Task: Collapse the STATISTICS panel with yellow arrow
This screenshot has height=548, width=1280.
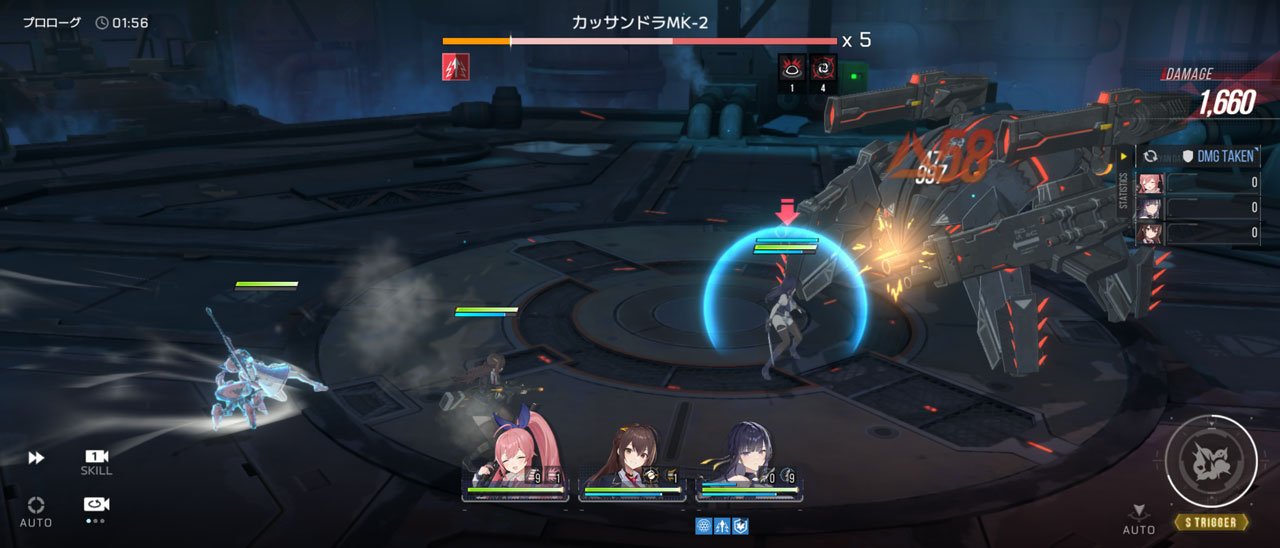Action: click(1124, 156)
